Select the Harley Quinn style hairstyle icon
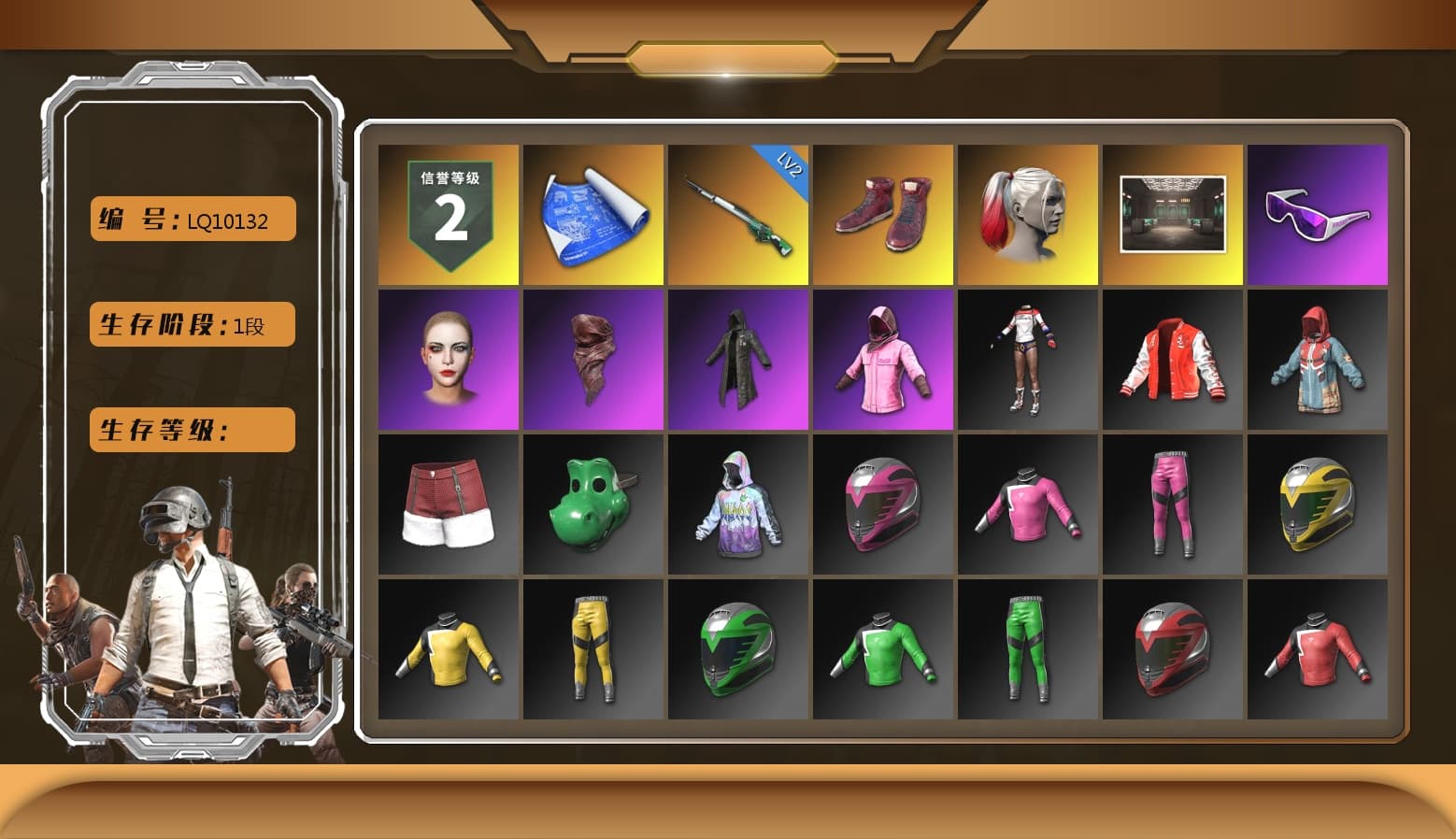Screen dimensions: 1456x839 click(1027, 213)
